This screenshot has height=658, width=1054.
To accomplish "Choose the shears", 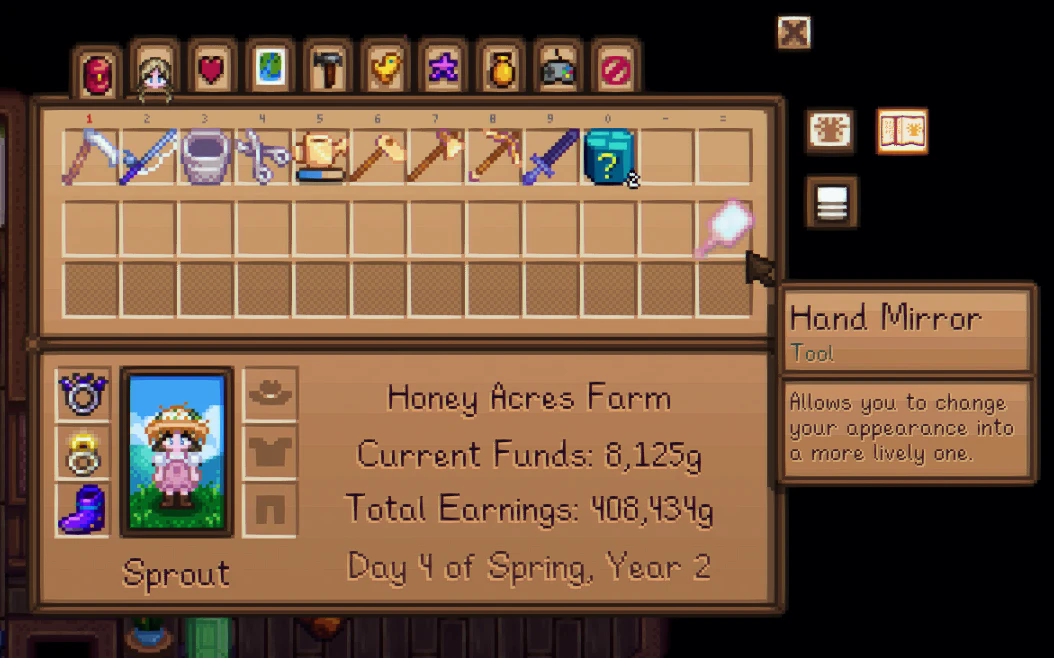I will point(264,157).
